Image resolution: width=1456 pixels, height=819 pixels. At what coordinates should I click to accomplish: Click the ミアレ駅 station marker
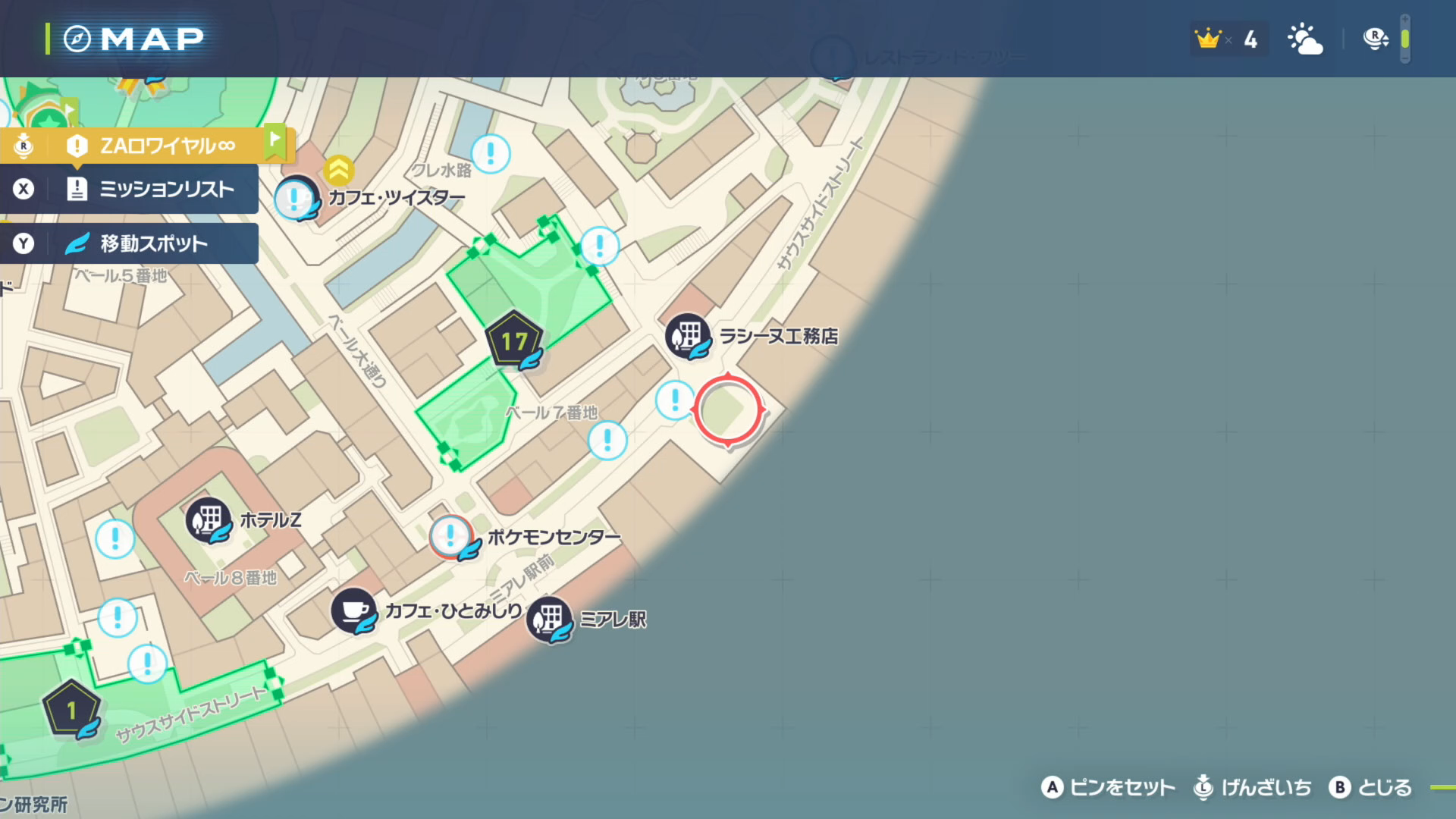click(550, 619)
